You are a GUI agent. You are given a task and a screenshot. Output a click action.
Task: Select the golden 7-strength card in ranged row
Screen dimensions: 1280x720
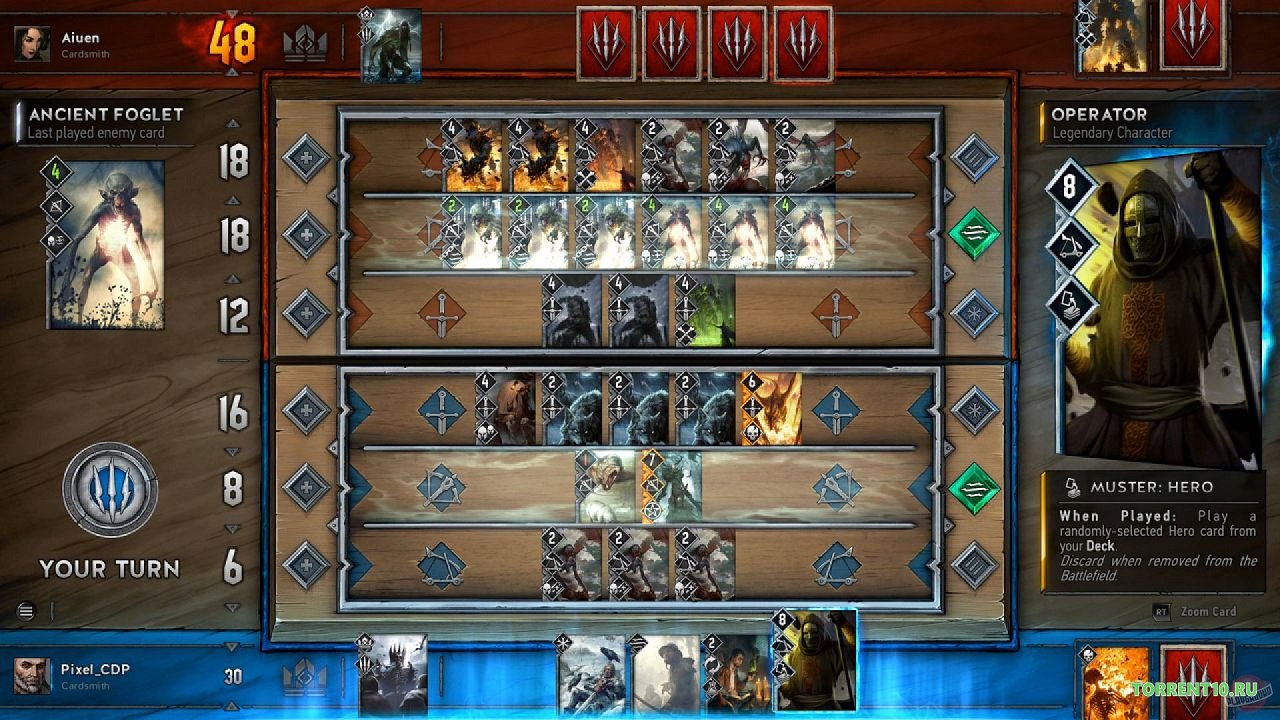[x=670, y=487]
